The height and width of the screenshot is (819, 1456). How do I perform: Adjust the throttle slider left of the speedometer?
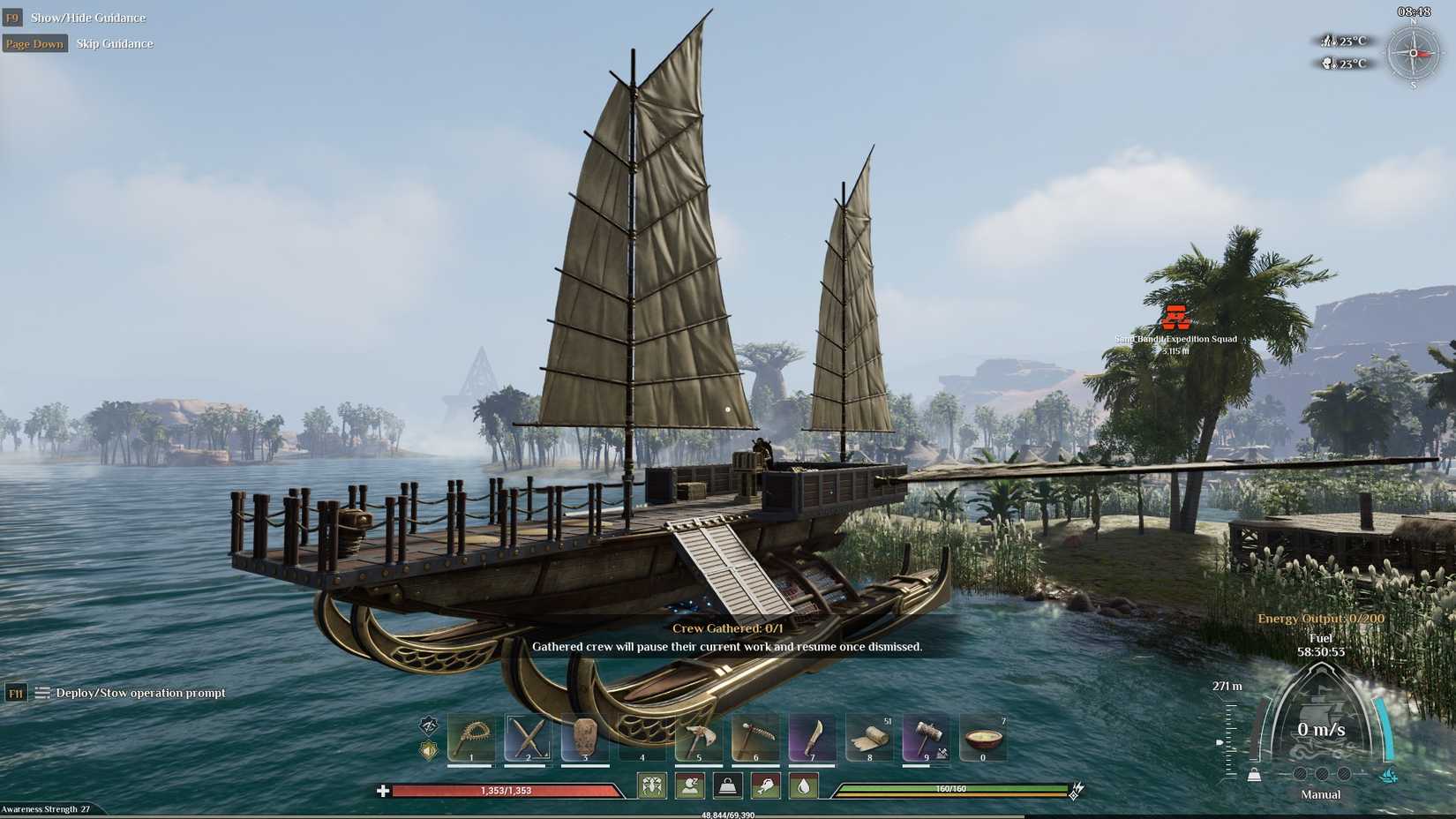(x=1220, y=742)
